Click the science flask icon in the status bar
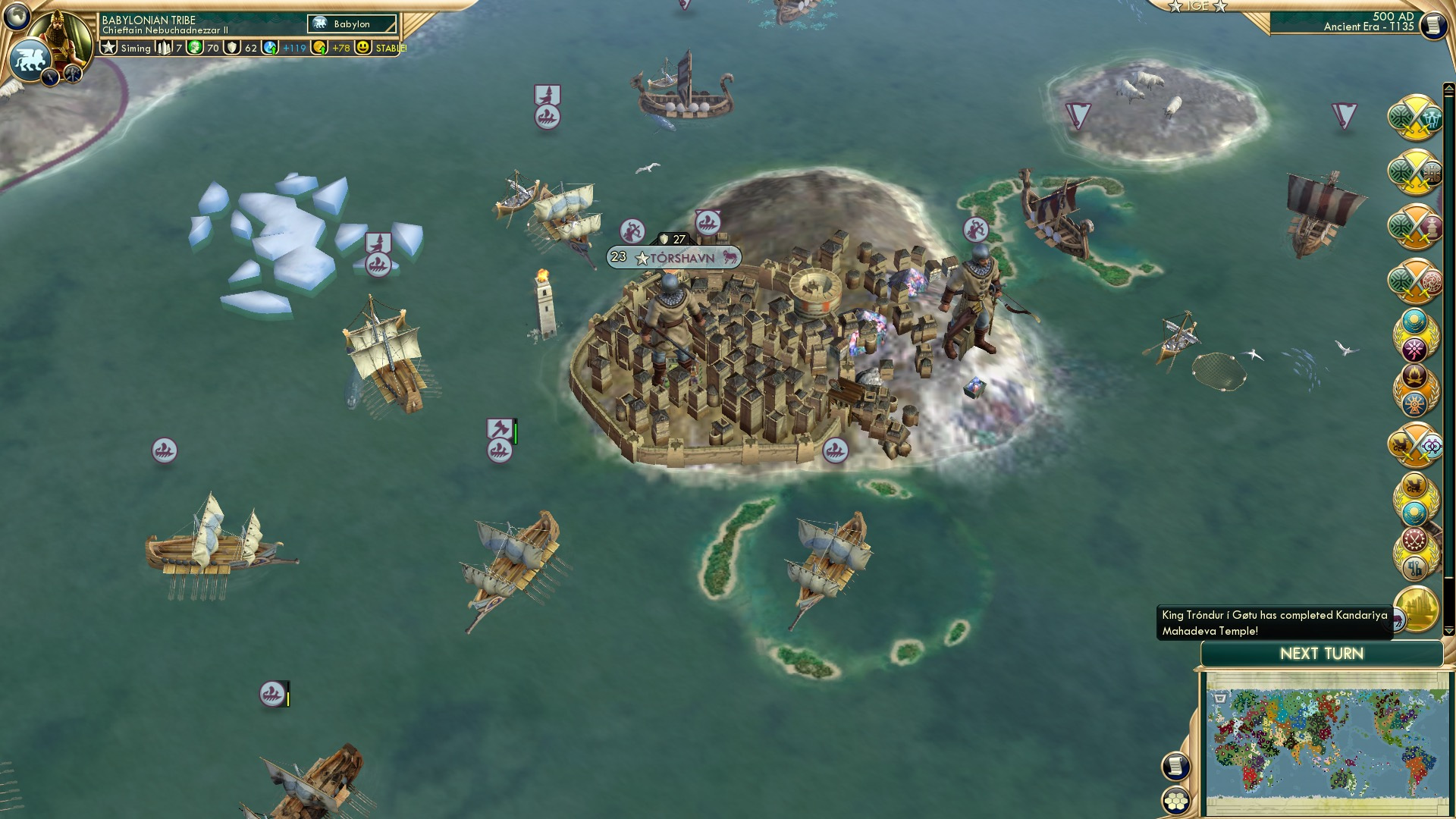This screenshot has width=1456, height=819. point(271,47)
